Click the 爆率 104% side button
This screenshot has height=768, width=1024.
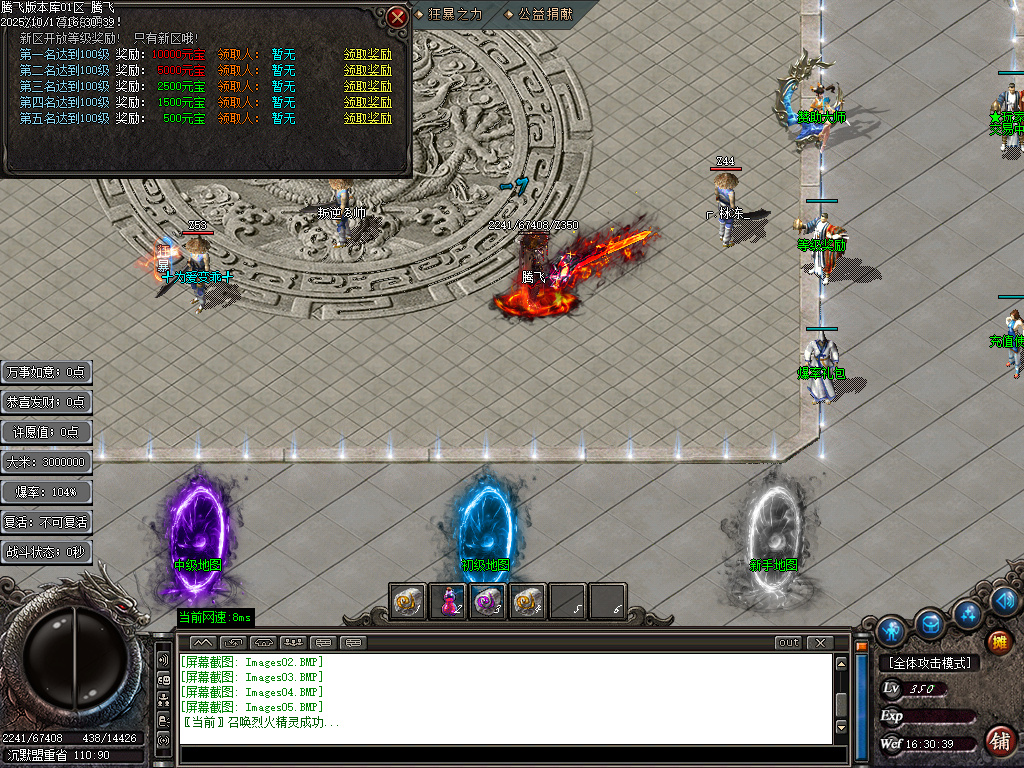(47, 492)
